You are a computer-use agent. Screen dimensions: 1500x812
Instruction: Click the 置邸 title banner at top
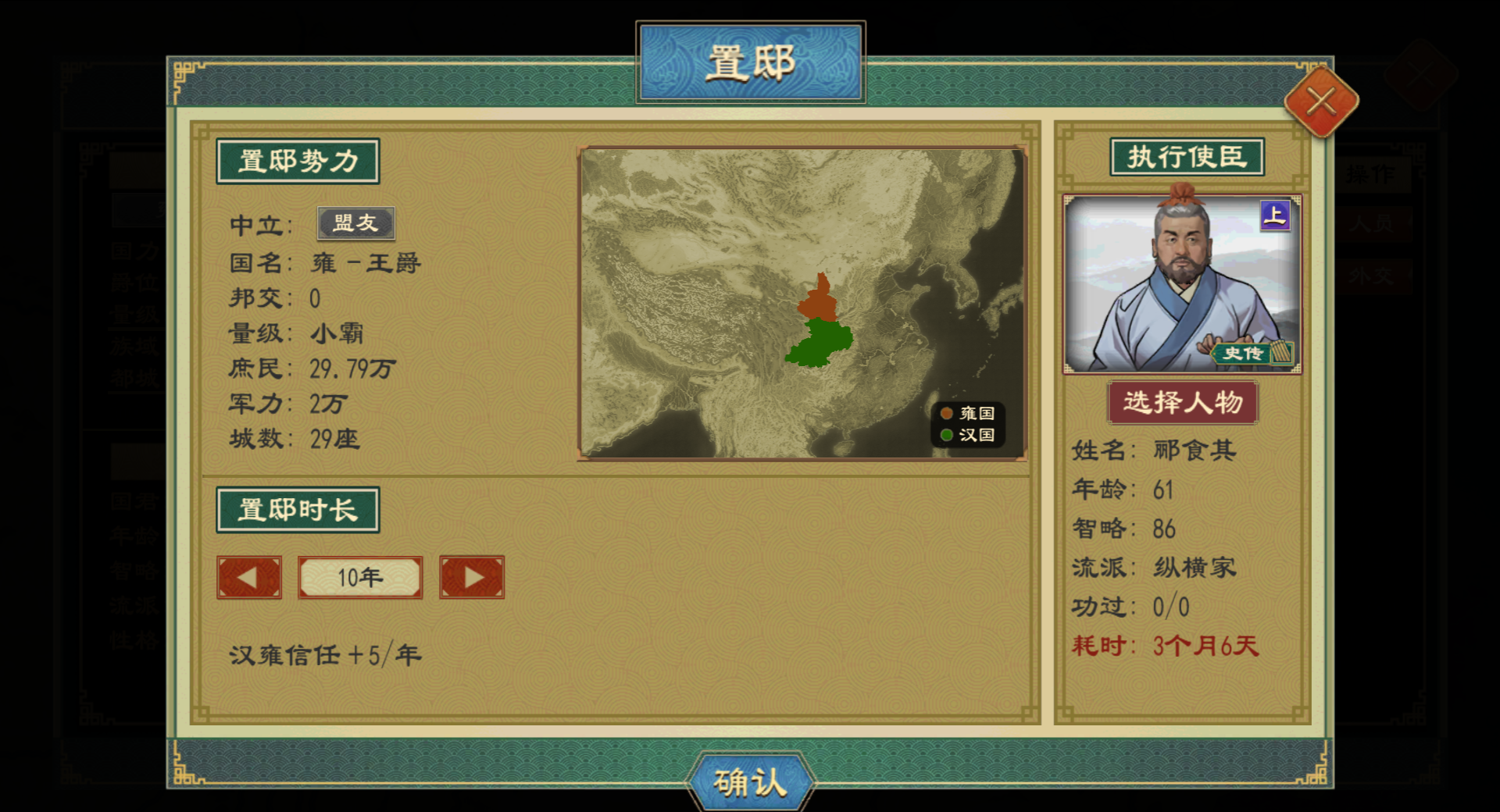(751, 61)
